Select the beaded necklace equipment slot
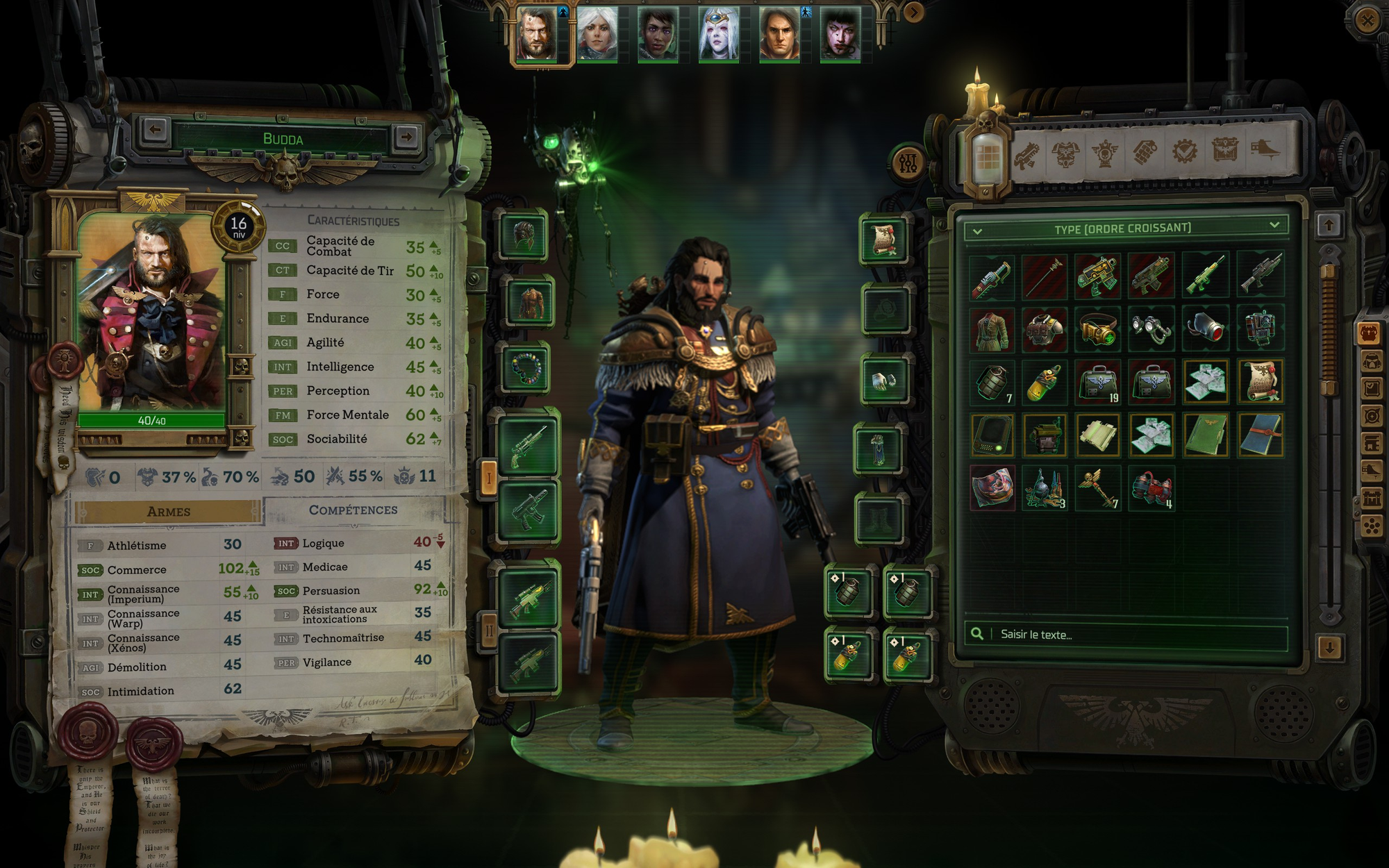Viewport: 1389px width, 868px height. 526,367
